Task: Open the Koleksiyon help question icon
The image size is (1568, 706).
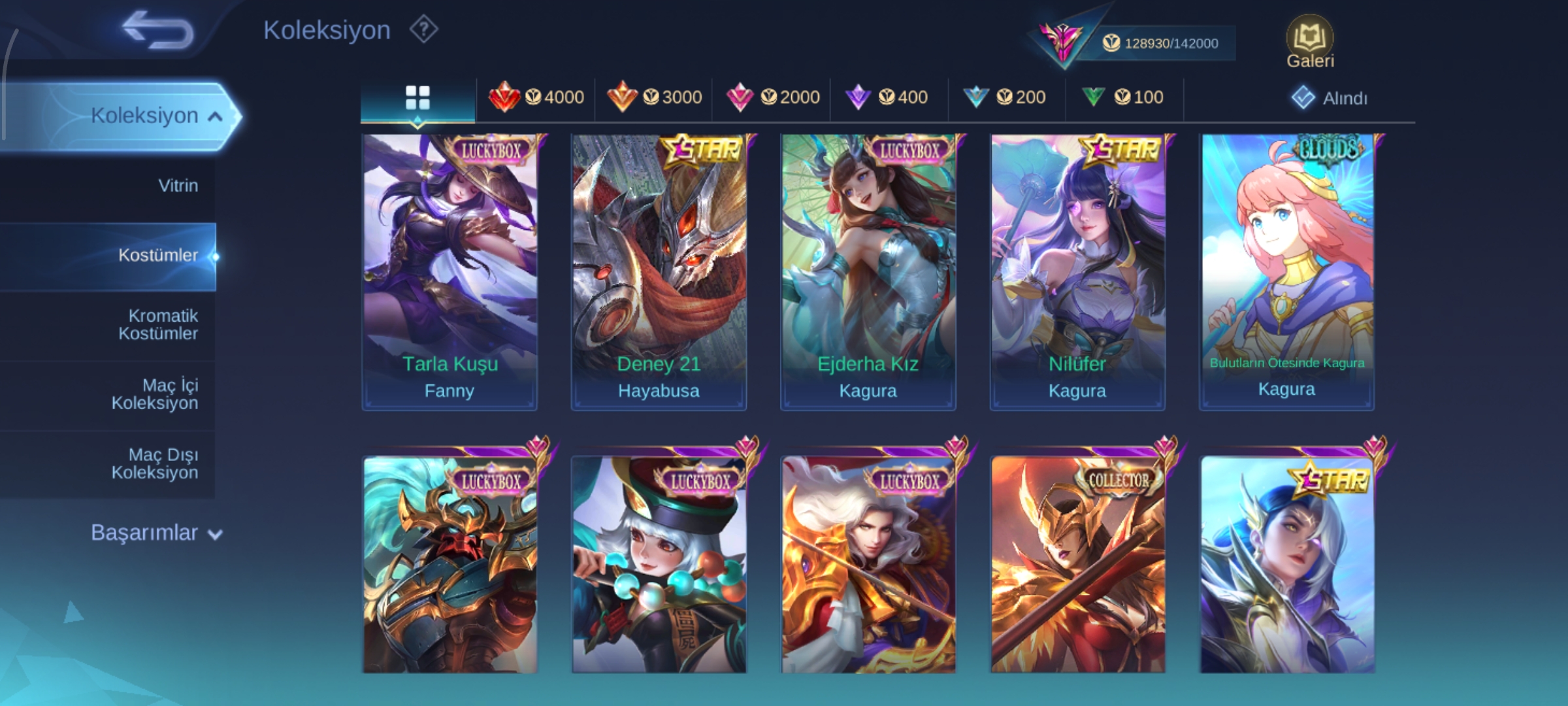Action: click(x=423, y=30)
